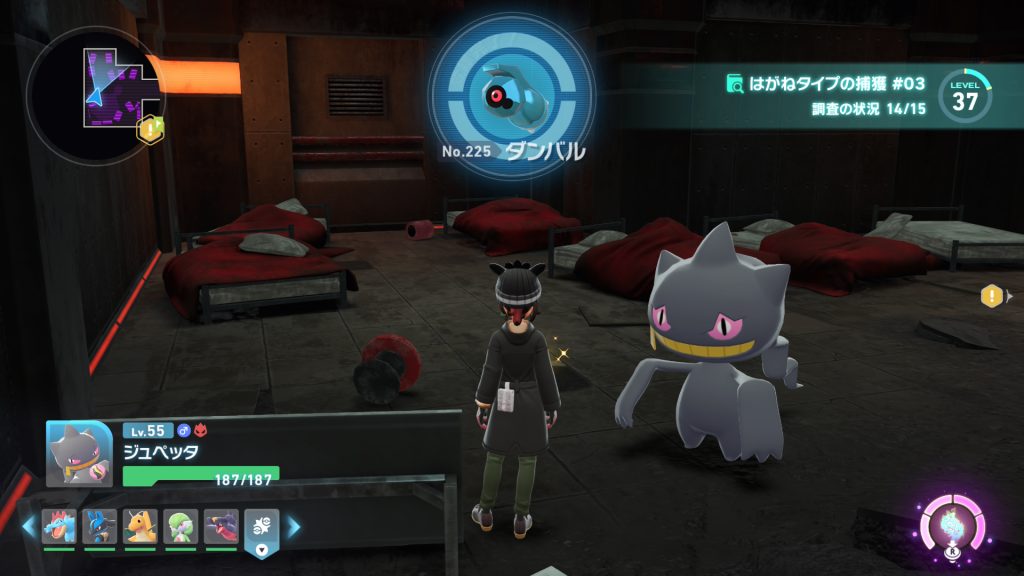This screenshot has height=576, width=1024.
Task: Switch to Feraligatr in the party bar
Action: [59, 526]
